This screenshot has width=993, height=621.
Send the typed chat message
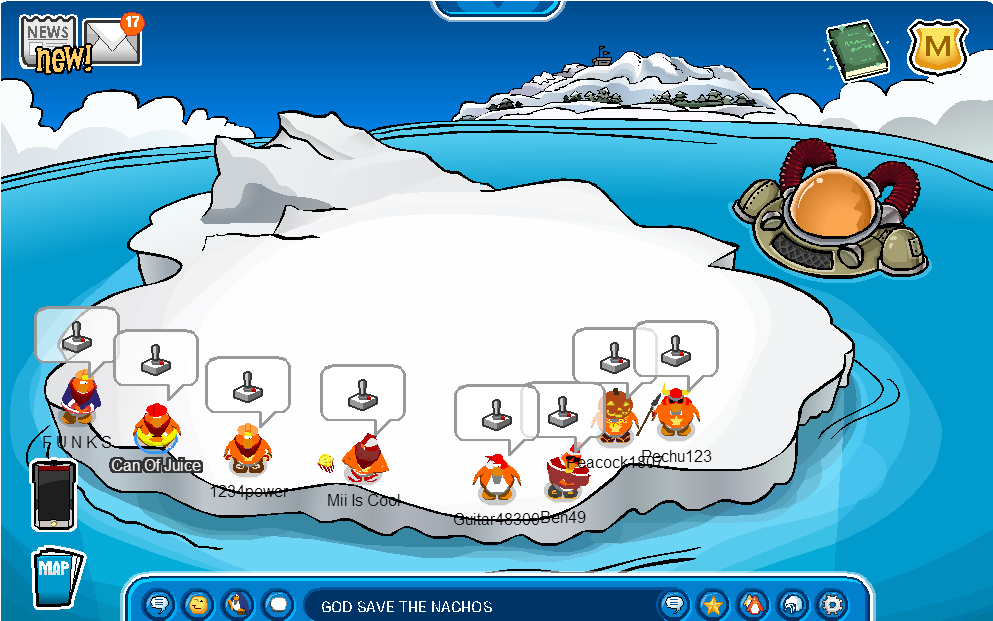tap(674, 604)
